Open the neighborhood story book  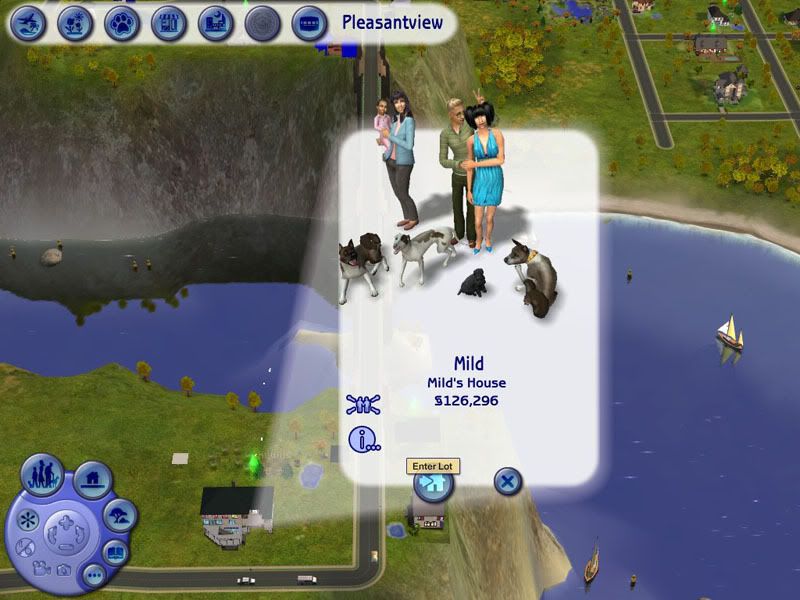[116, 552]
